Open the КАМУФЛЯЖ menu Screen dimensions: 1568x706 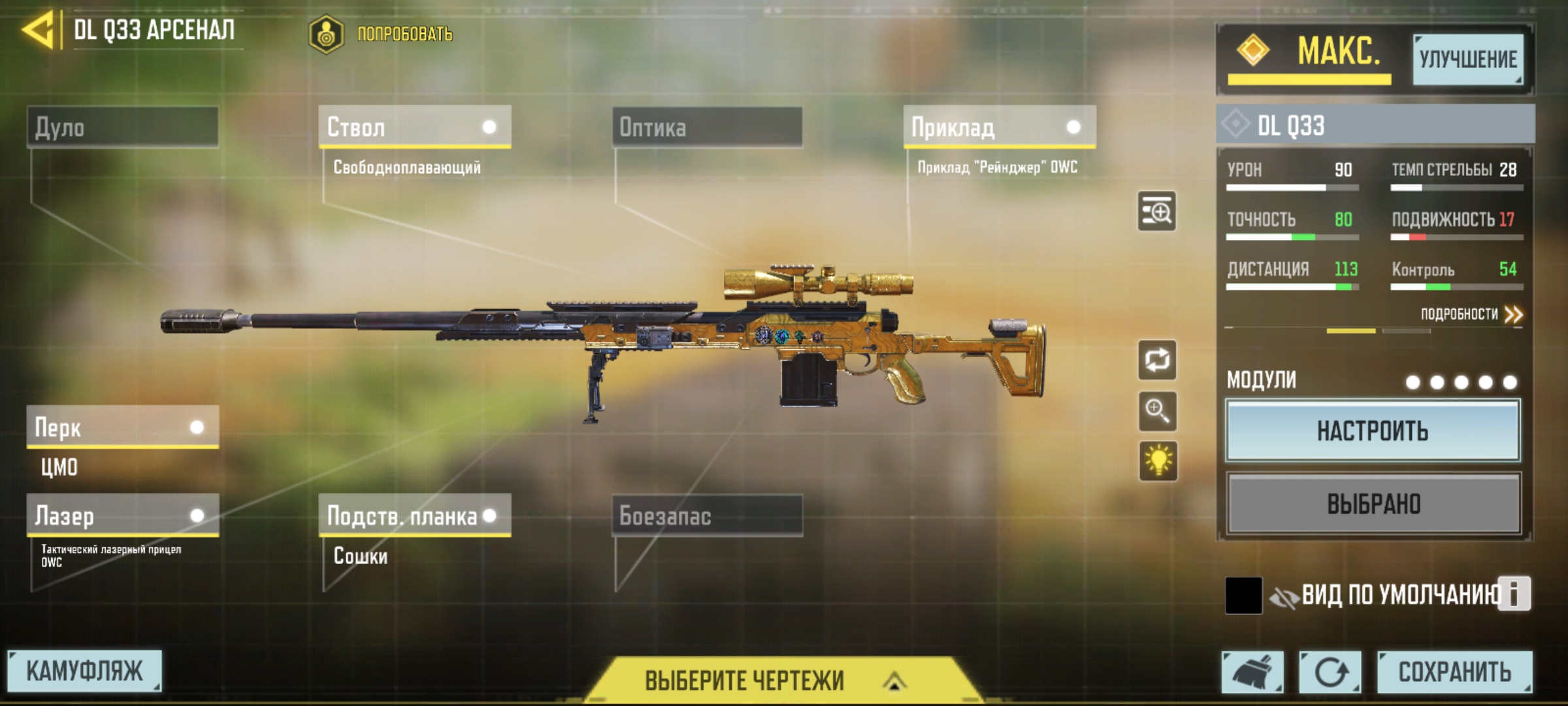pos(84,671)
